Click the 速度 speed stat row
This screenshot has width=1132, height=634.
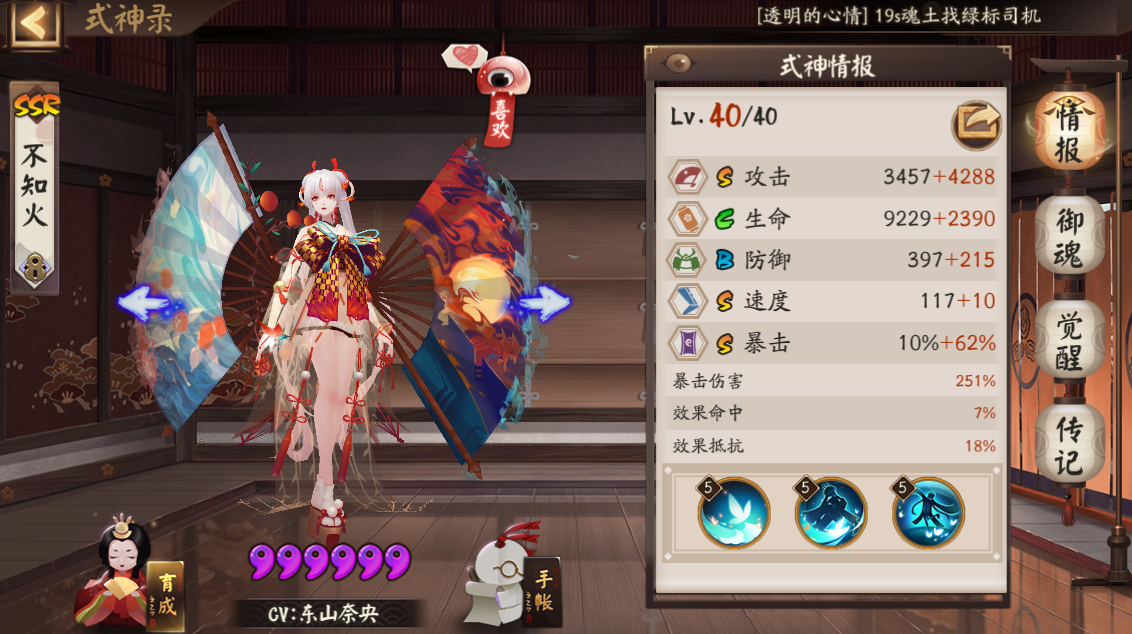[x=832, y=301]
